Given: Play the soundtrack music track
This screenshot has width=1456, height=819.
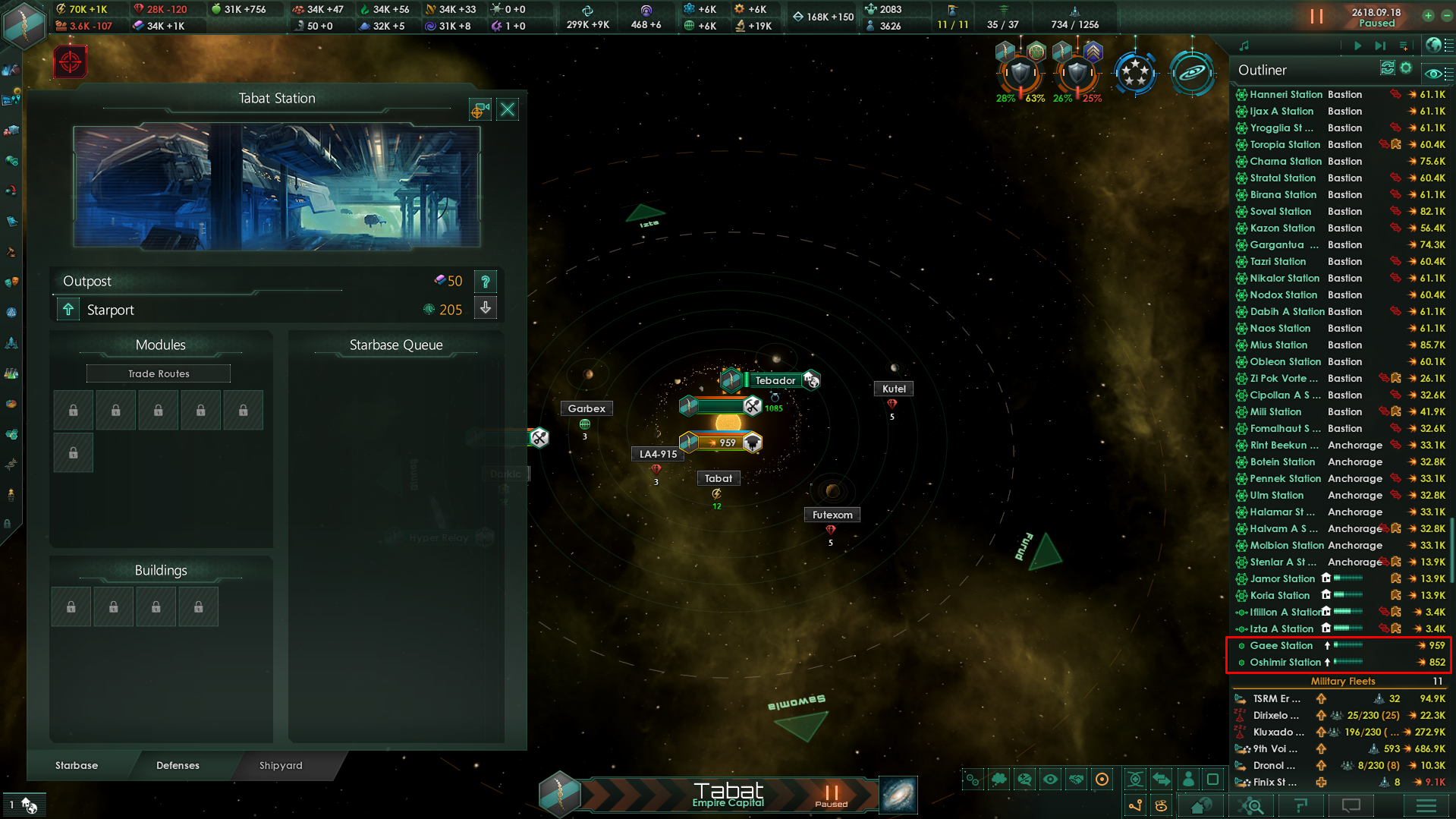Looking at the screenshot, I should coord(1357,46).
